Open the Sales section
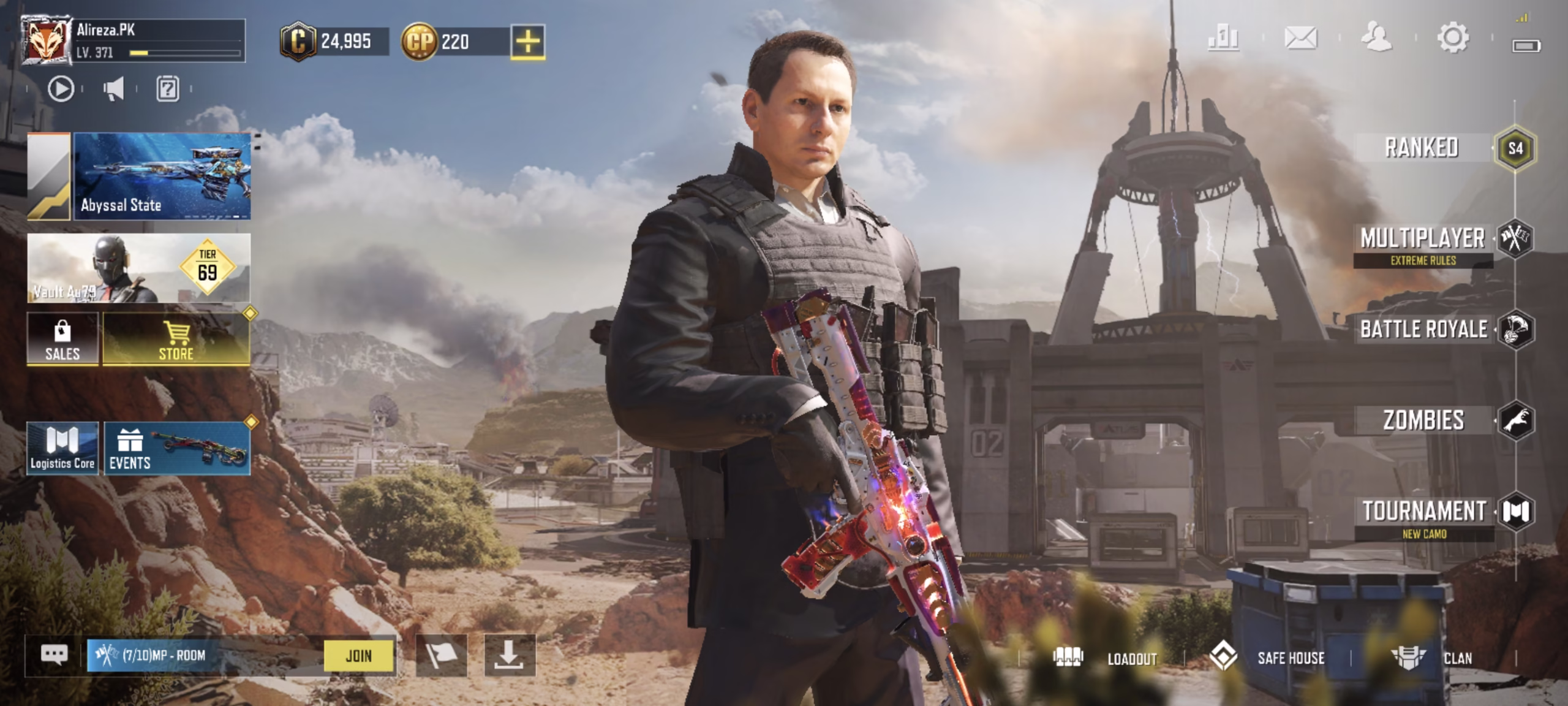 (62, 340)
